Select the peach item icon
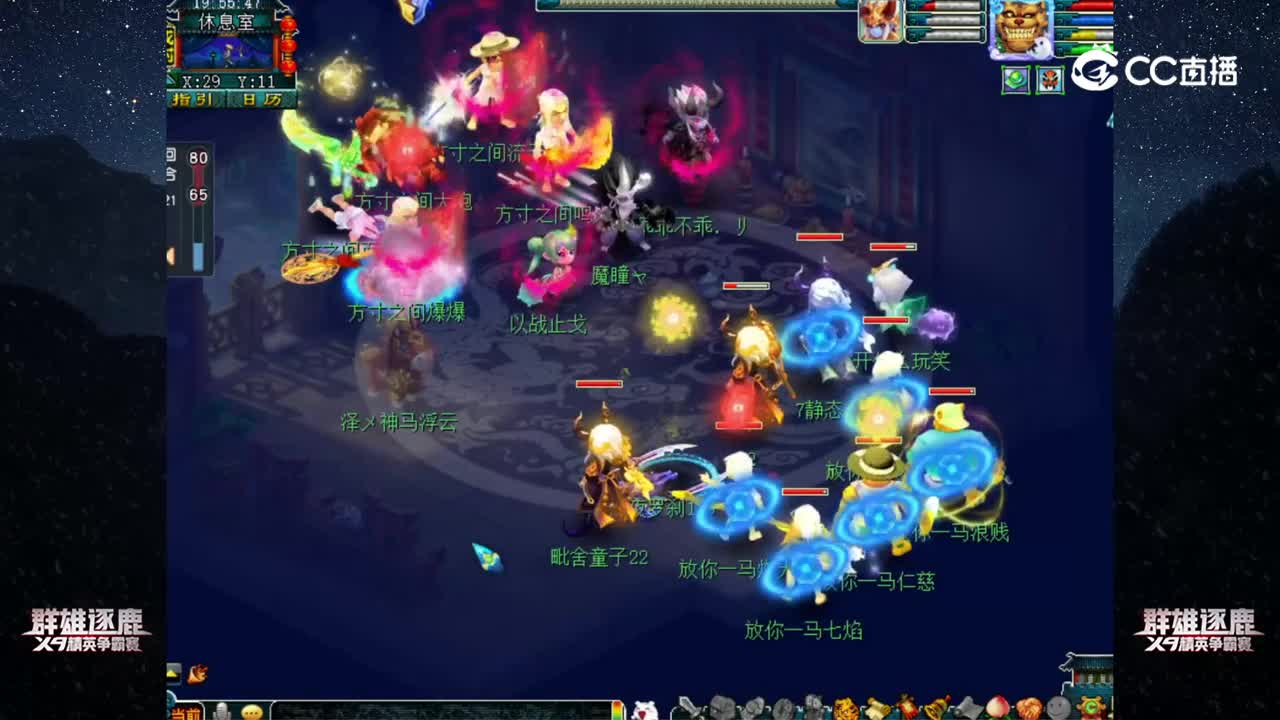The image size is (1280, 720). (x=999, y=707)
